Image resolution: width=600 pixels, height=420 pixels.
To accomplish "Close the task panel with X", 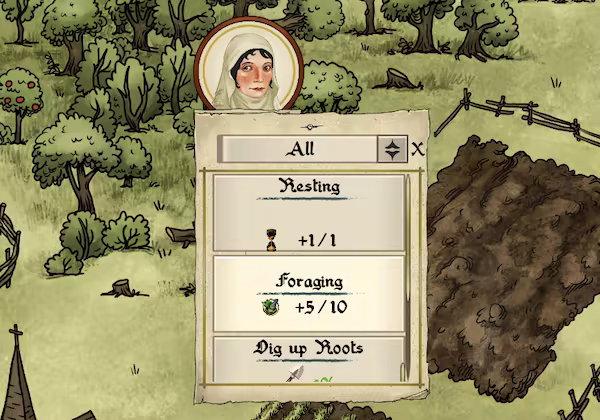I will pyautogui.click(x=418, y=149).
